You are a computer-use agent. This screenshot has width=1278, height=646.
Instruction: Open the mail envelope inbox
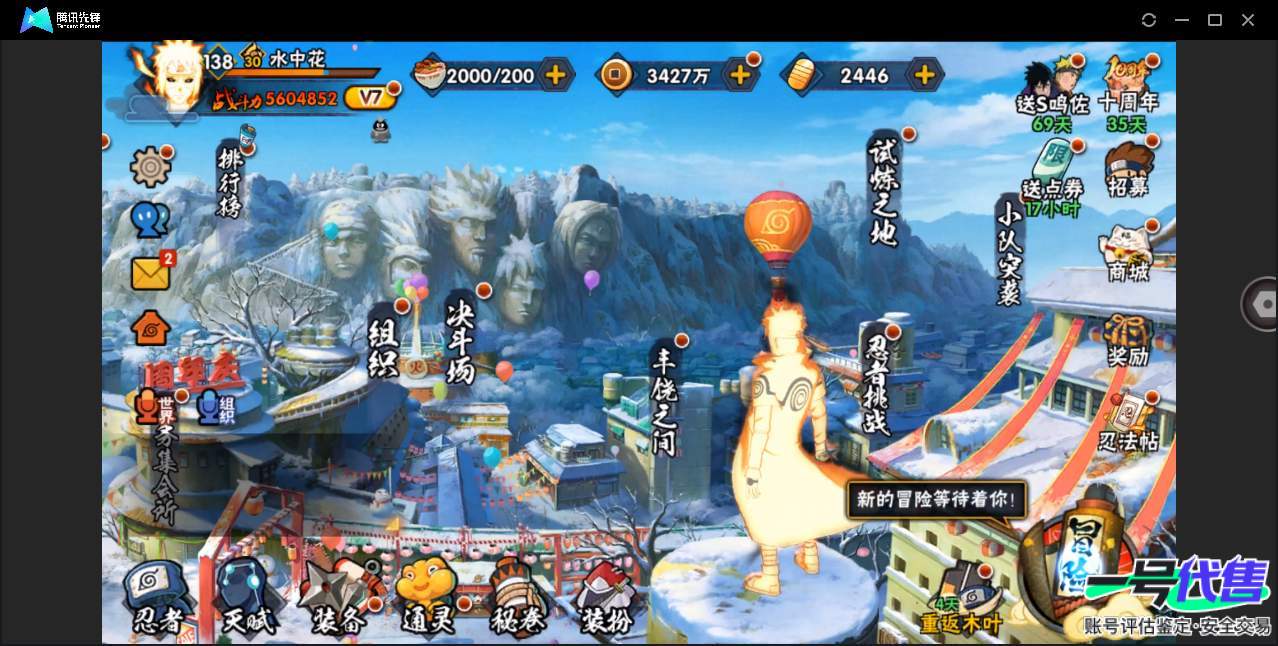click(x=151, y=273)
